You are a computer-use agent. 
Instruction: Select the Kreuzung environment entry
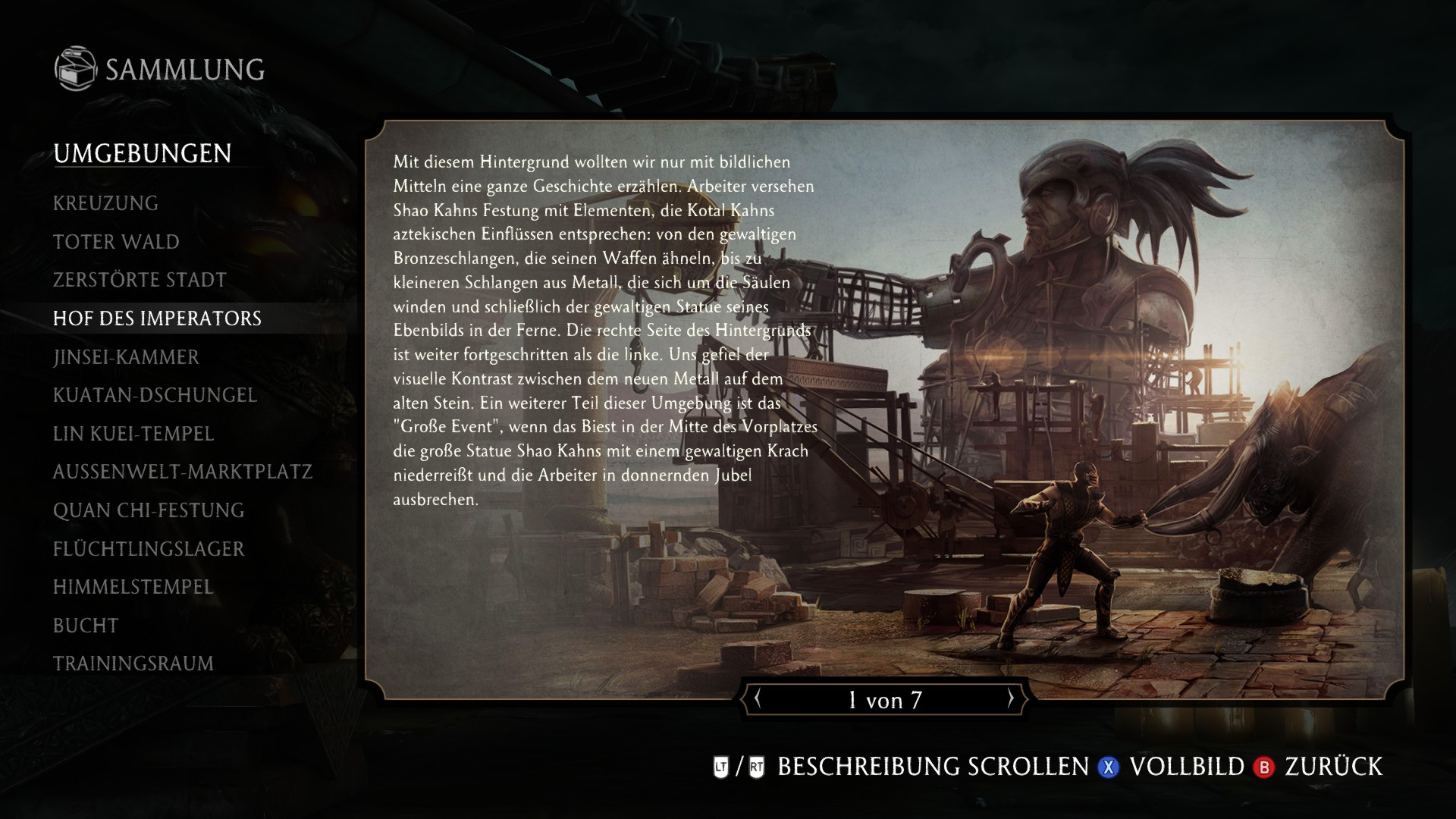(x=105, y=203)
